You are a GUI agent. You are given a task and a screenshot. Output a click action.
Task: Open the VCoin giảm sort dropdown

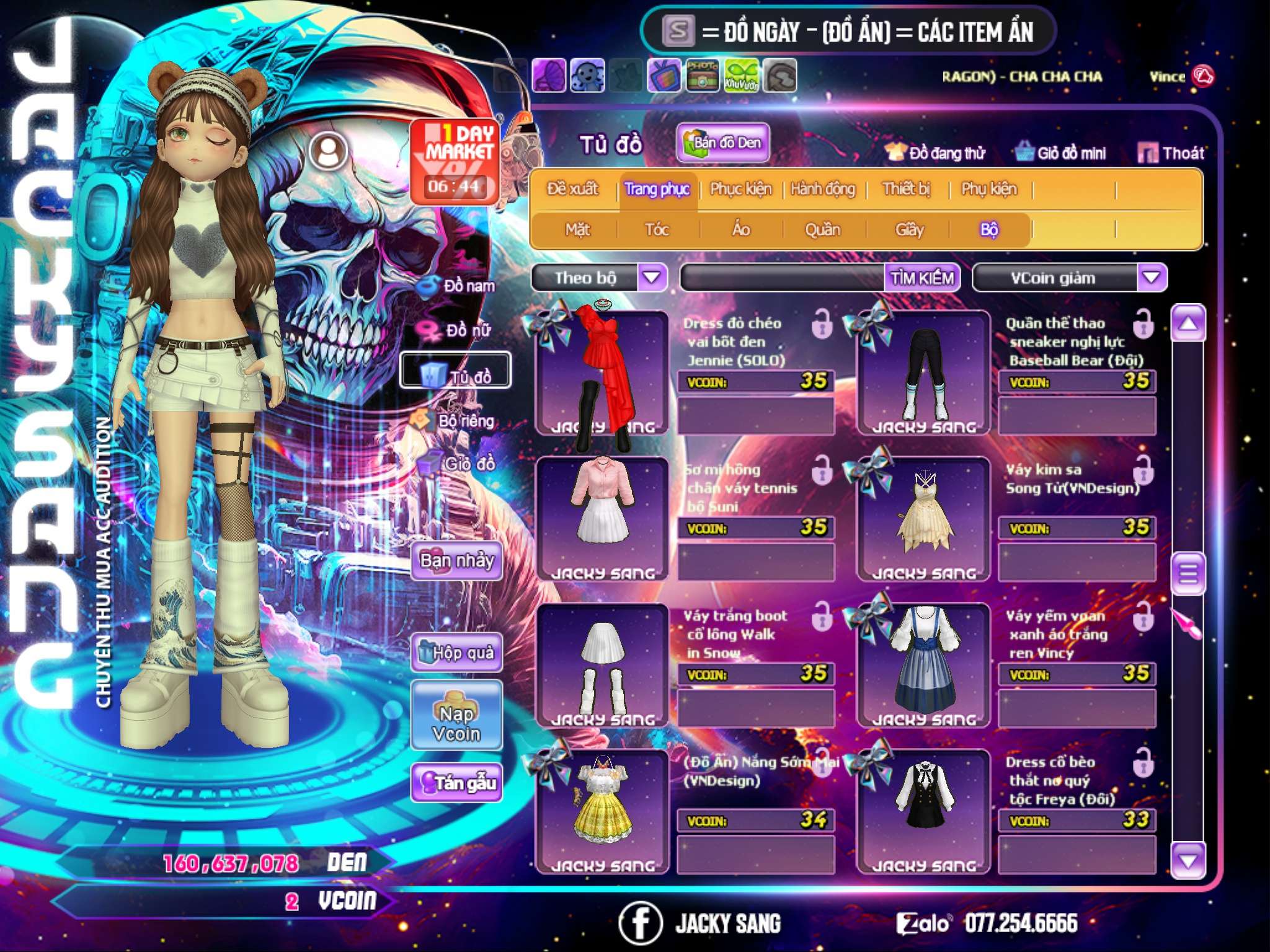point(1152,278)
